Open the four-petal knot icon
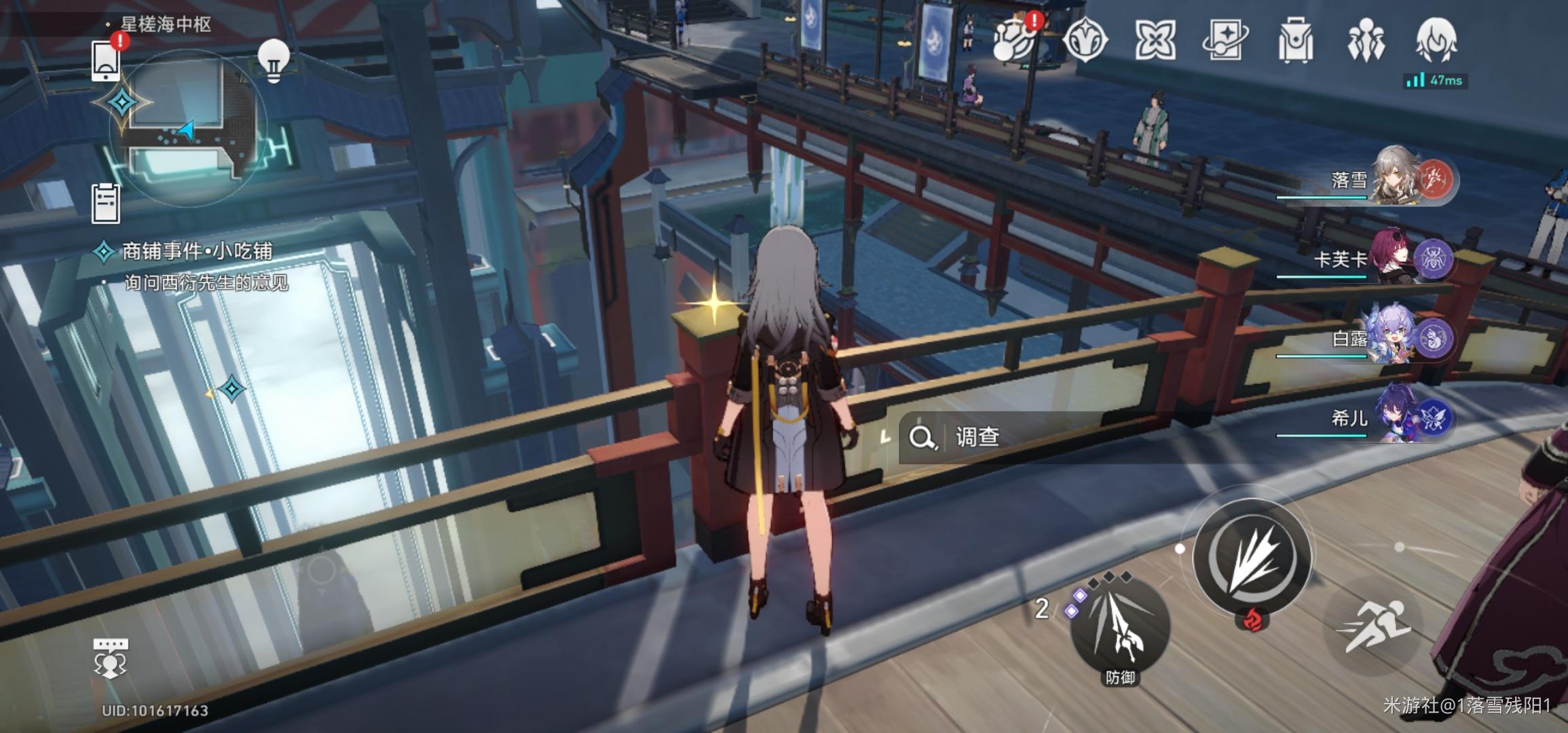1568x733 pixels. 1155,41
